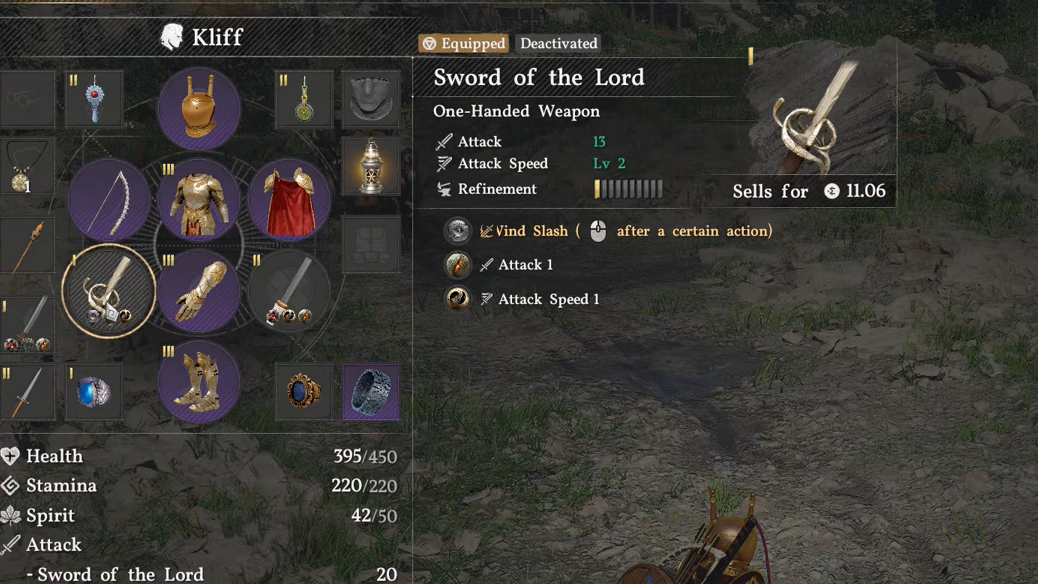Image resolution: width=1038 pixels, height=584 pixels.
Task: Select the bow weapon slot
Action: 108,200
